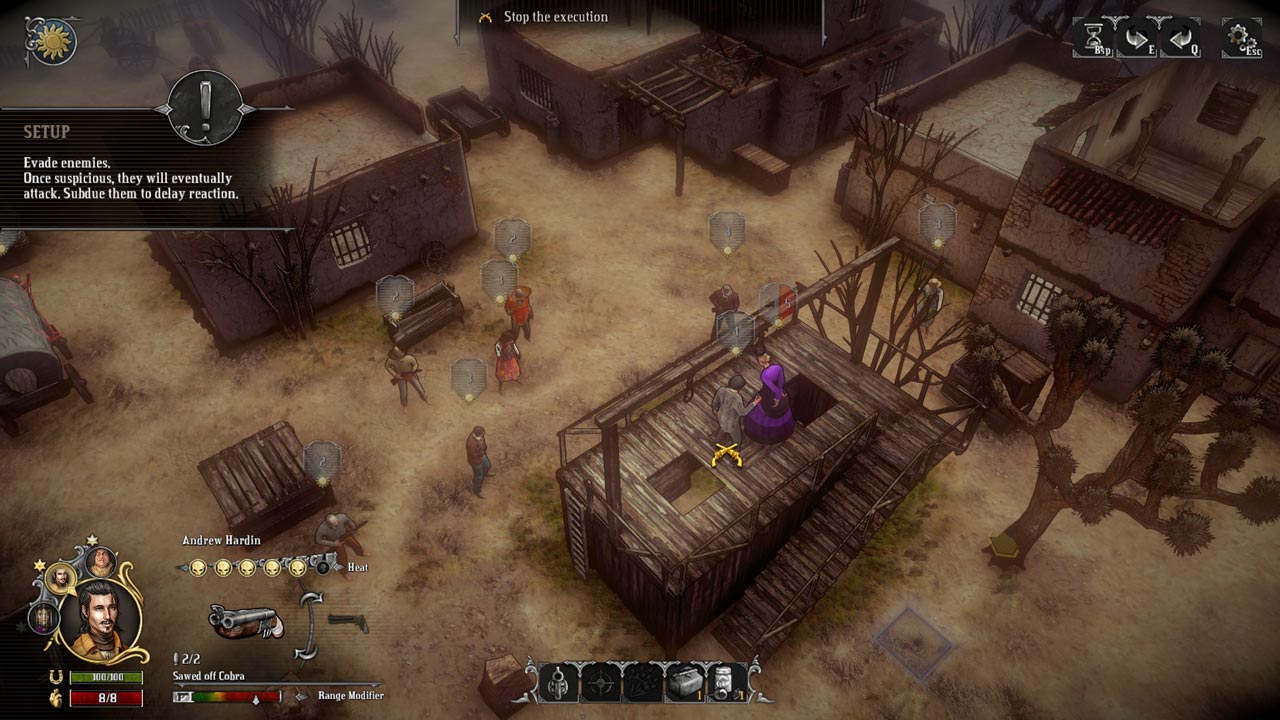This screenshot has width=1280, height=720.
Task: Choose the card fan ability slot
Action: click(x=642, y=683)
